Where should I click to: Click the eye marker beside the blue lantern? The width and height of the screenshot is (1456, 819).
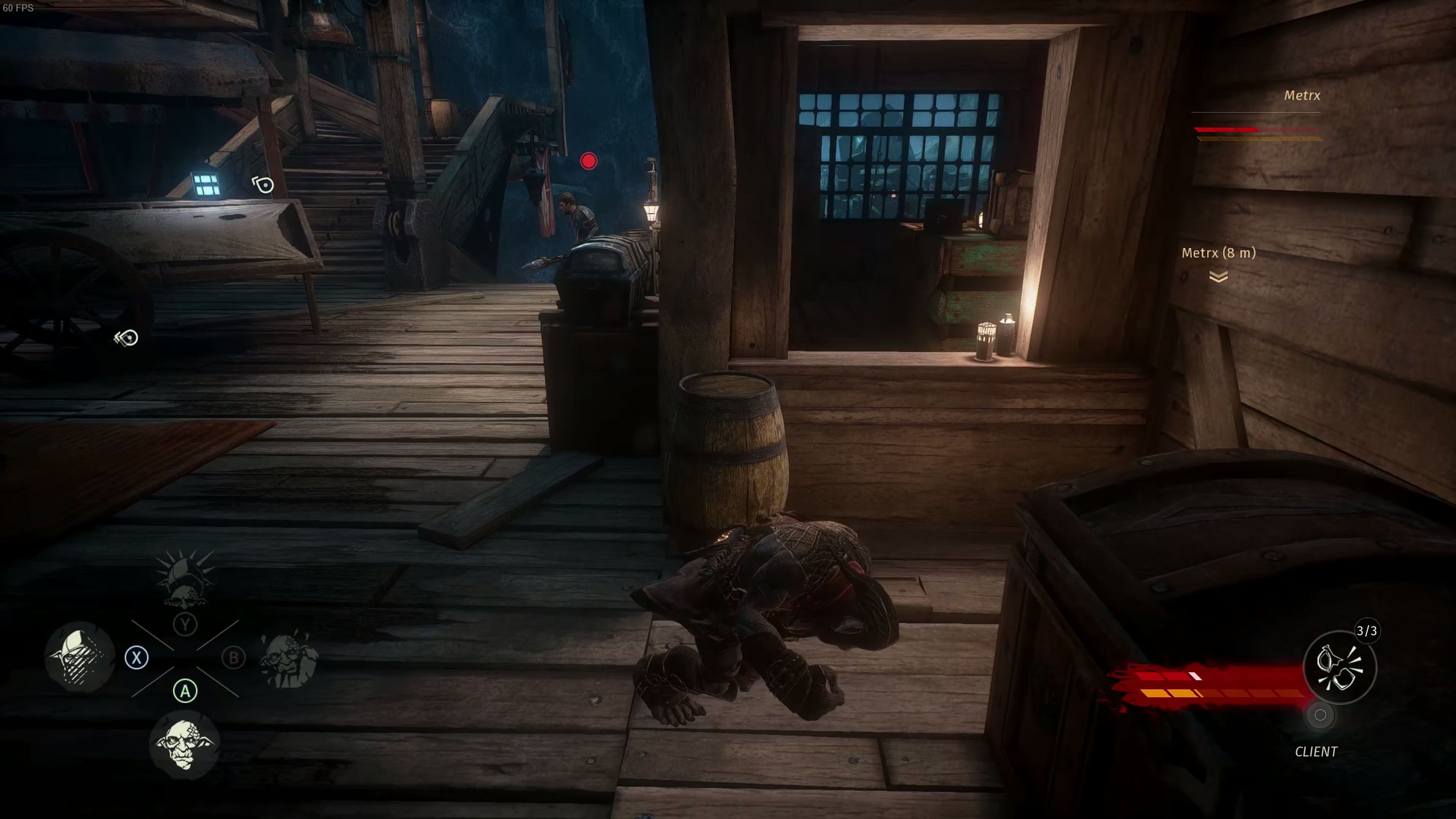(264, 185)
